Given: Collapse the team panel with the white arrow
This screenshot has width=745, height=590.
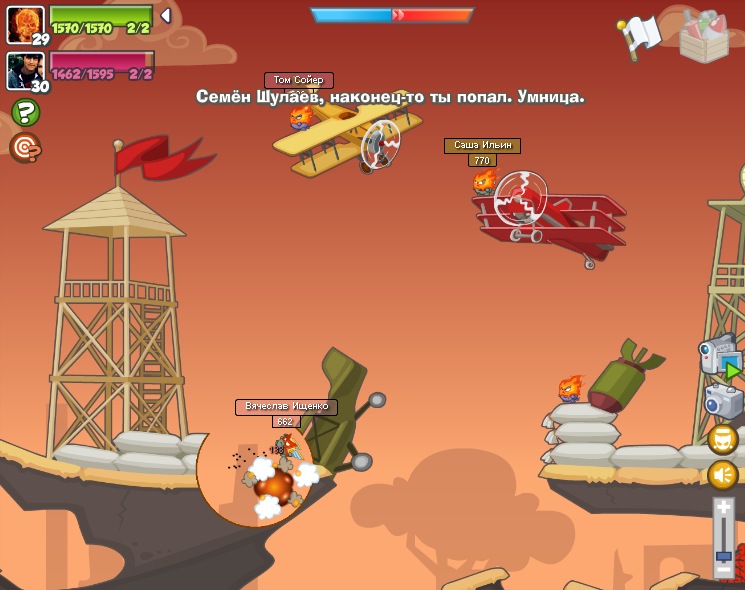Looking at the screenshot, I should [165, 16].
